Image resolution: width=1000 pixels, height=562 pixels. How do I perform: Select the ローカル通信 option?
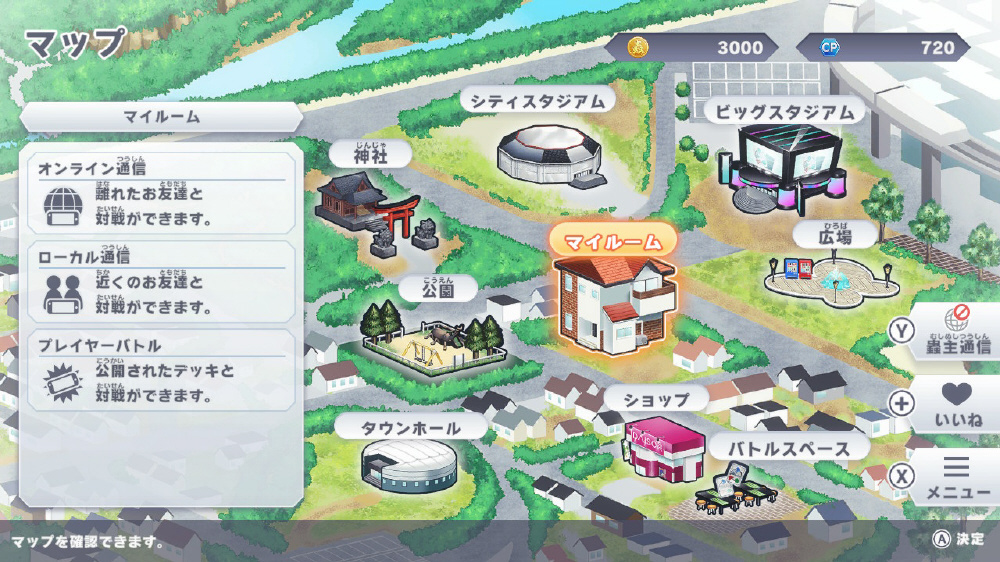(x=162, y=282)
